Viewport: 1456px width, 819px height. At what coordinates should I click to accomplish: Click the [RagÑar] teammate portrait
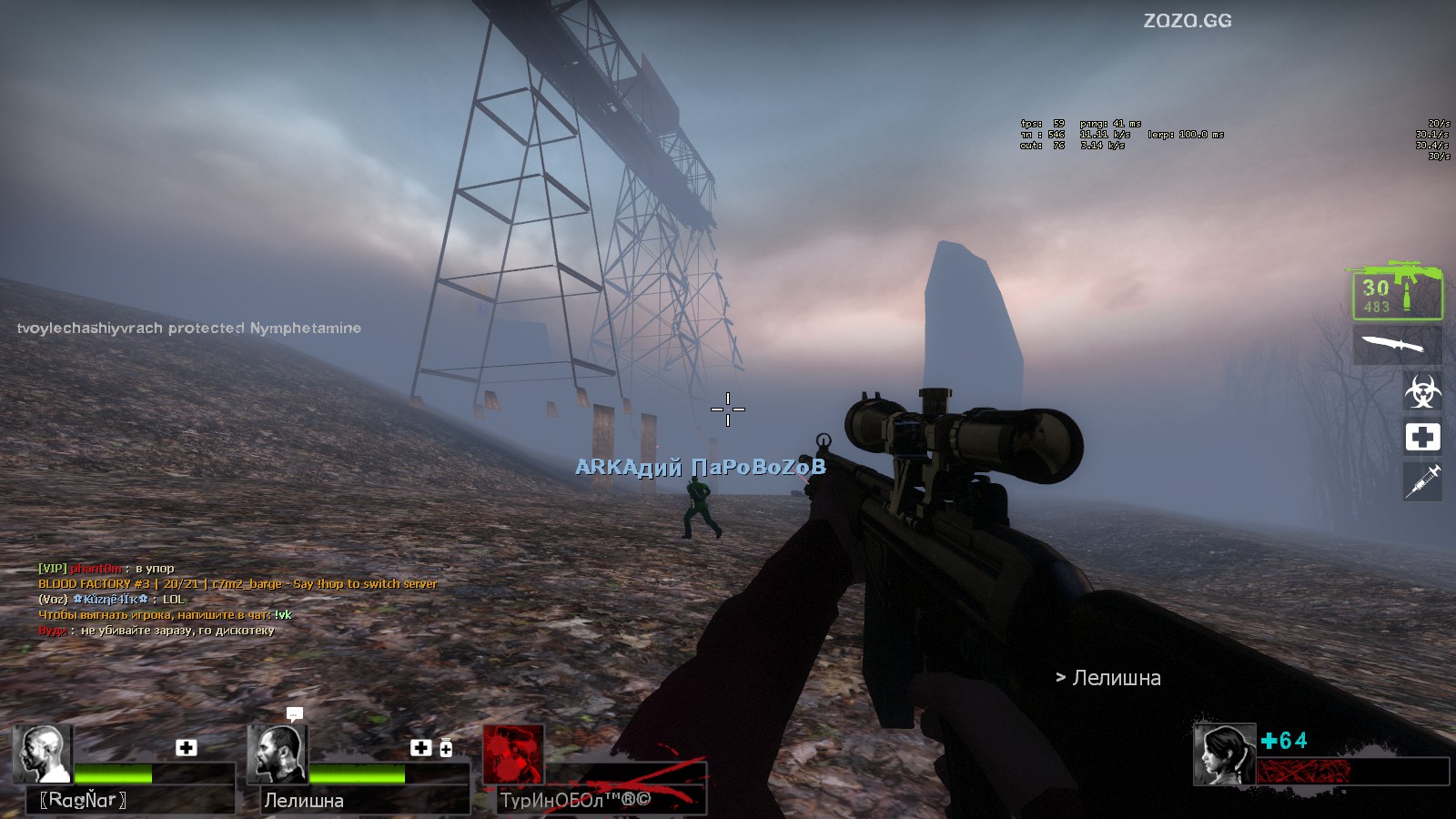pyautogui.click(x=42, y=753)
